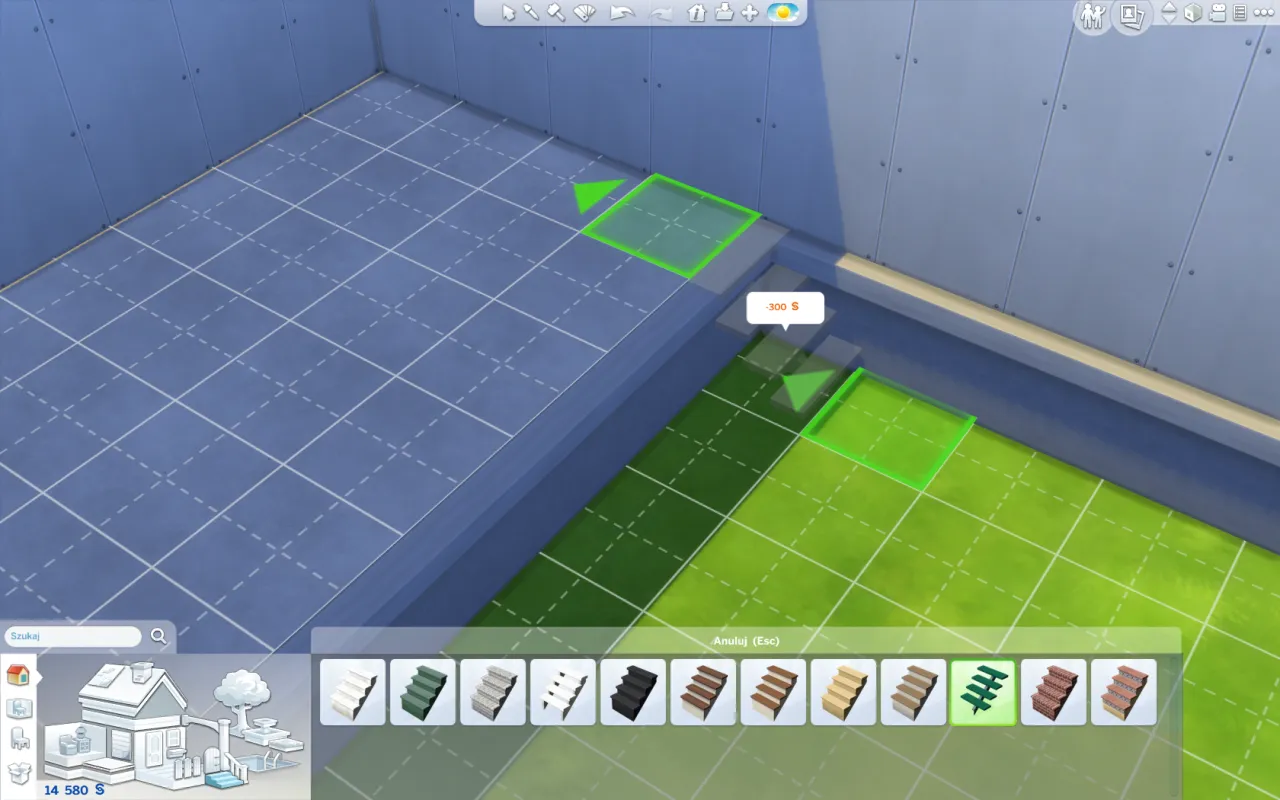Image resolution: width=1280 pixels, height=800 pixels.
Task: Open lot info via the house icon
Action: click(696, 13)
